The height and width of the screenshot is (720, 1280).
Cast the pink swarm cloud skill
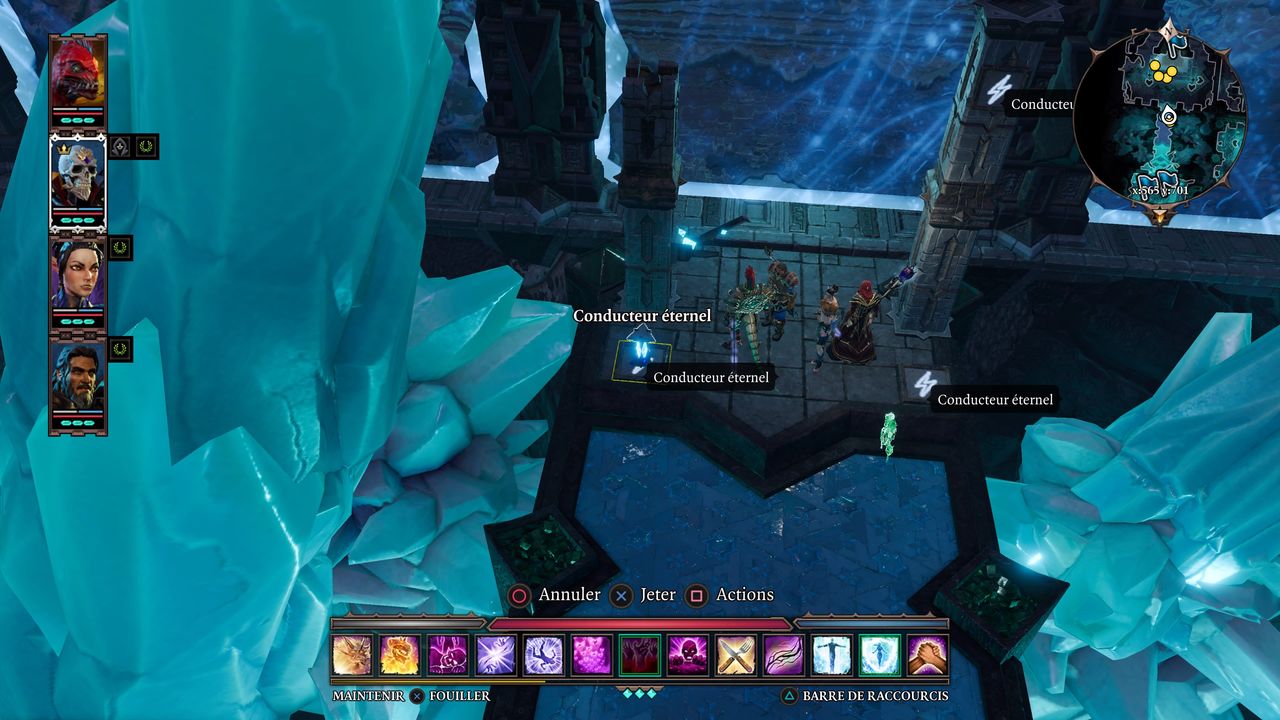pos(592,656)
